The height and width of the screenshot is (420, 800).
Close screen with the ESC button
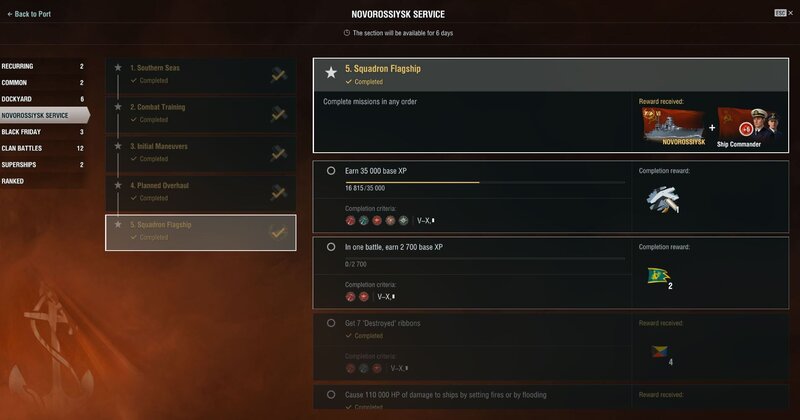[780, 13]
